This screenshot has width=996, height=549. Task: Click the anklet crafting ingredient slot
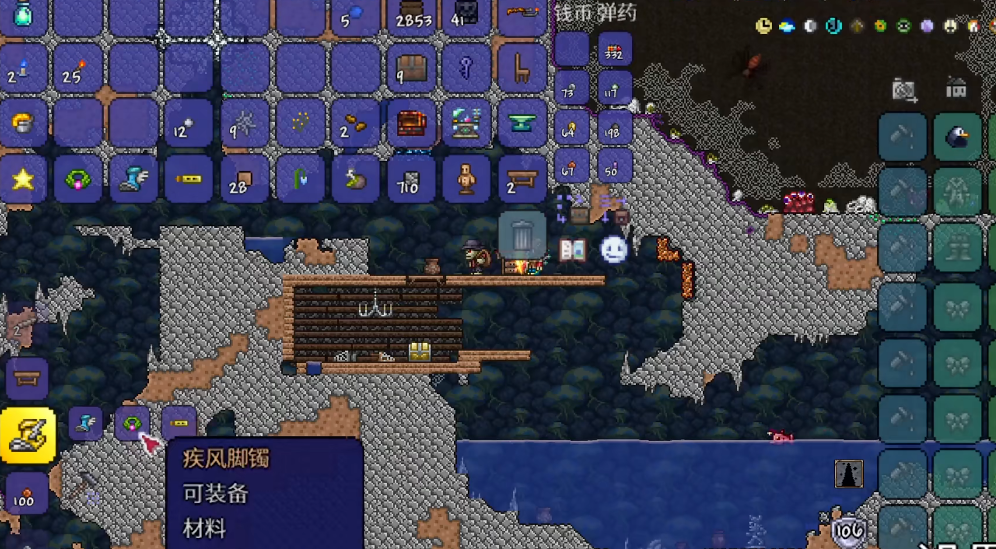point(131,423)
